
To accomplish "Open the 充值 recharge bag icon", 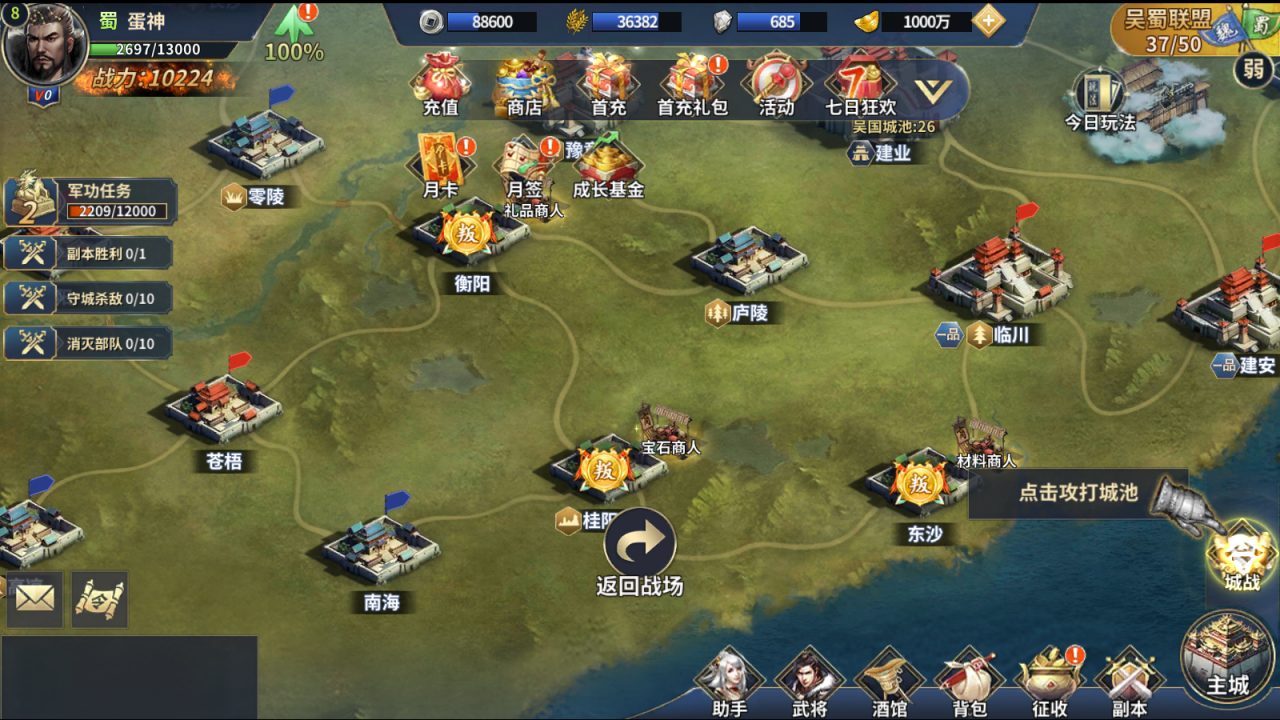I will point(441,82).
